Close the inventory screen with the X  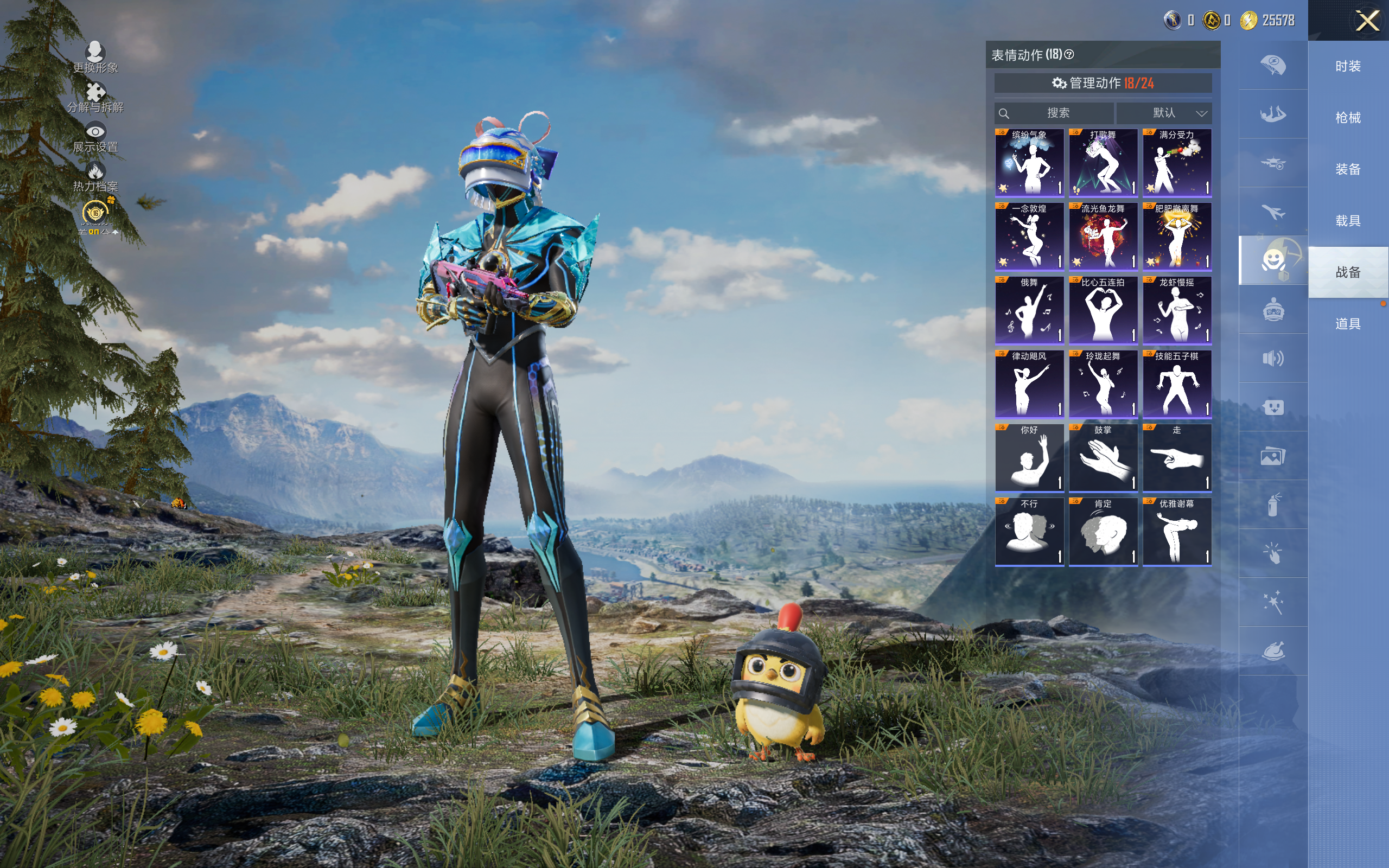pyautogui.click(x=1367, y=21)
